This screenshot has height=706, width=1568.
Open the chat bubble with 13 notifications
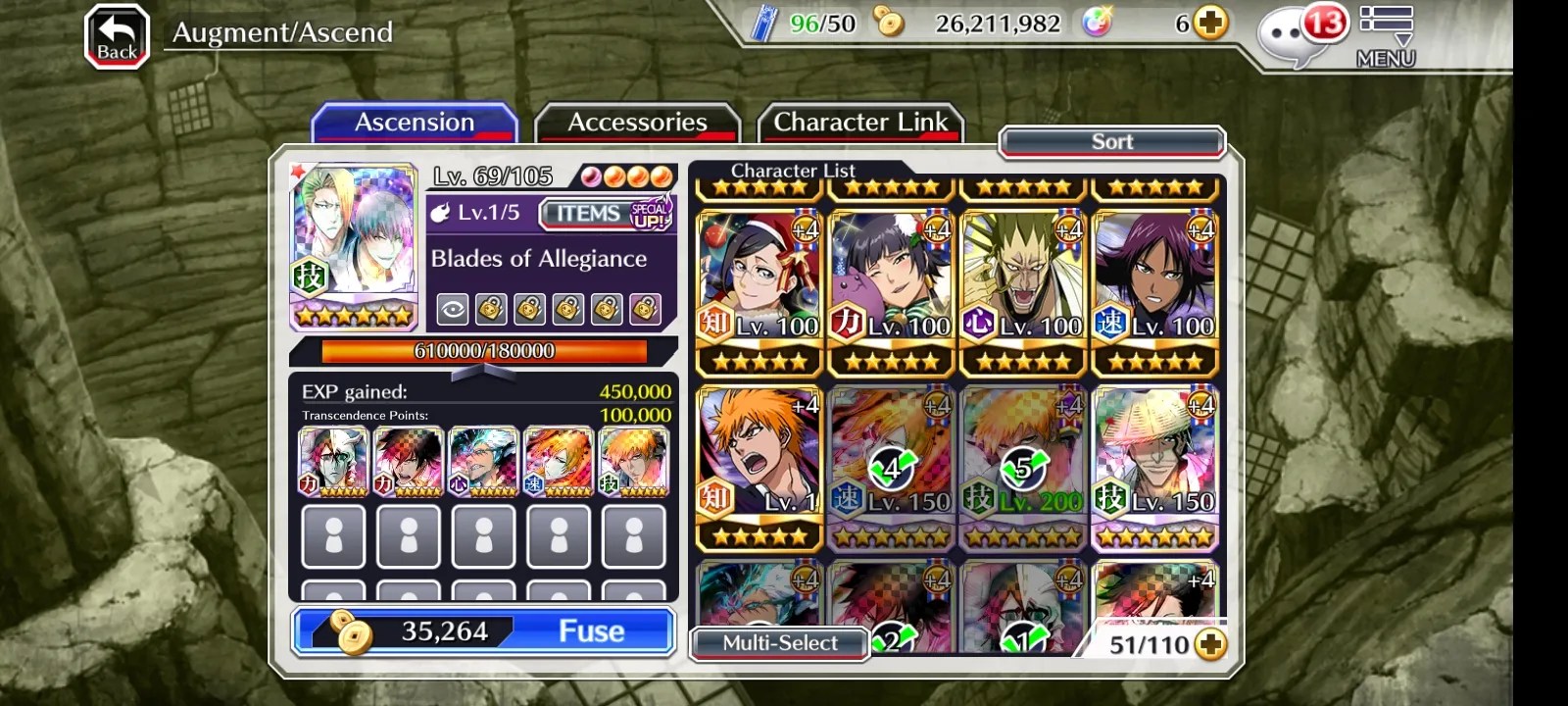point(1298,36)
